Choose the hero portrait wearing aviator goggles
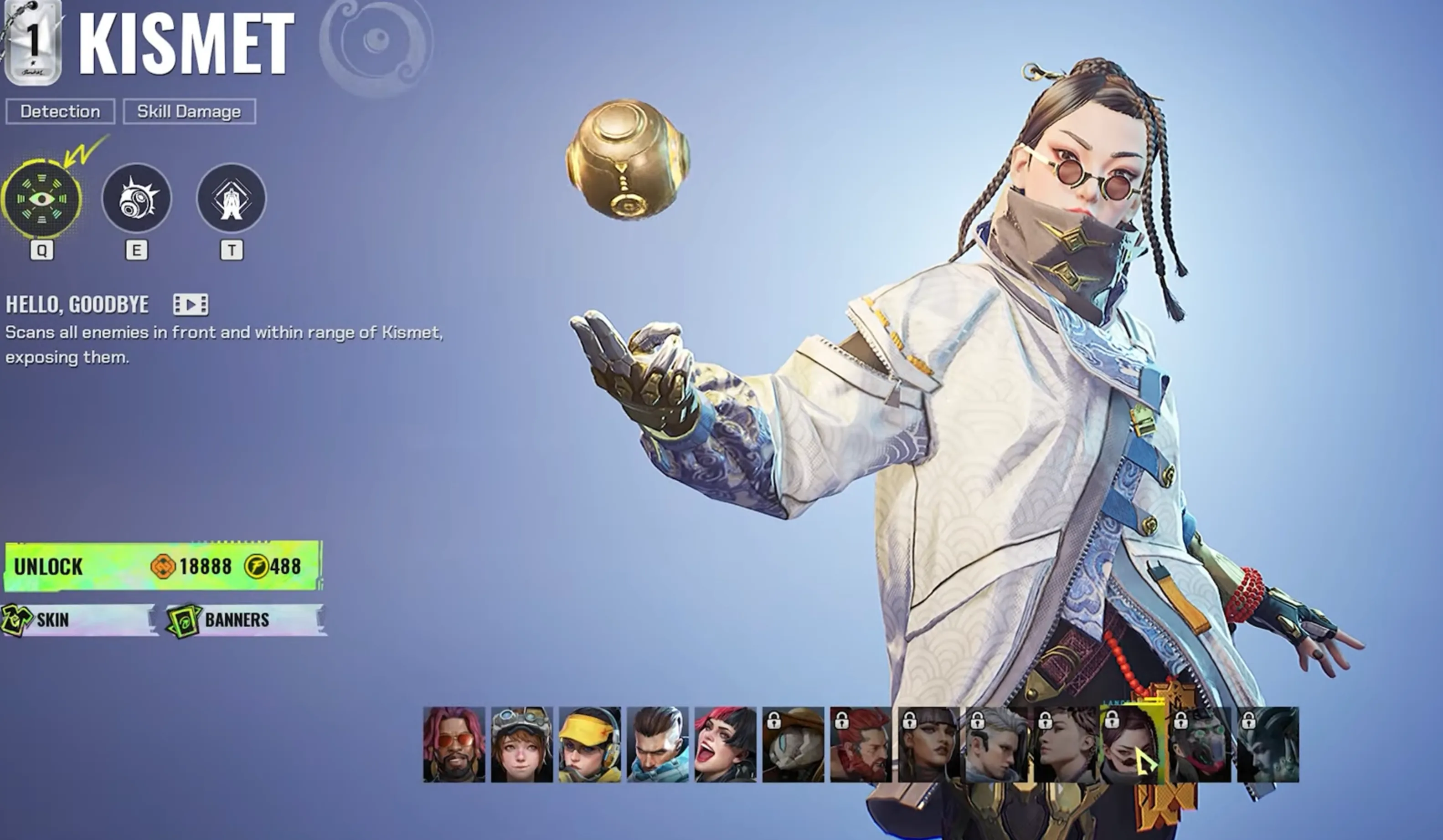Image resolution: width=1443 pixels, height=840 pixels. [522, 744]
